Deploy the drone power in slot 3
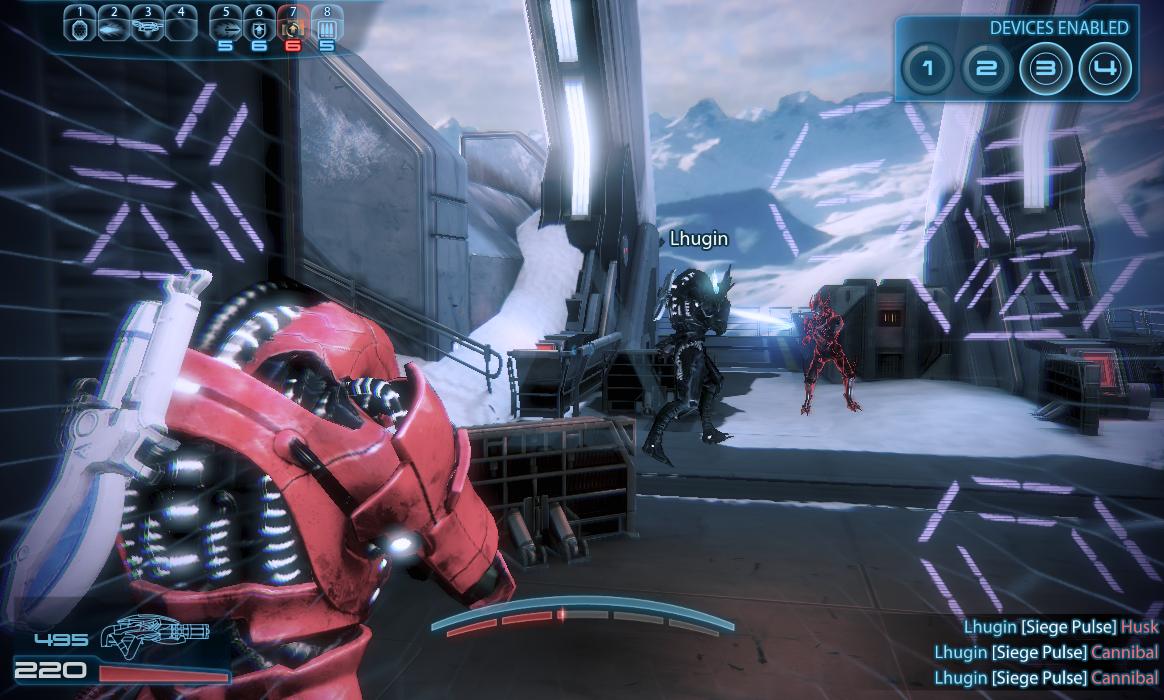This screenshot has width=1164, height=700. coord(147,28)
